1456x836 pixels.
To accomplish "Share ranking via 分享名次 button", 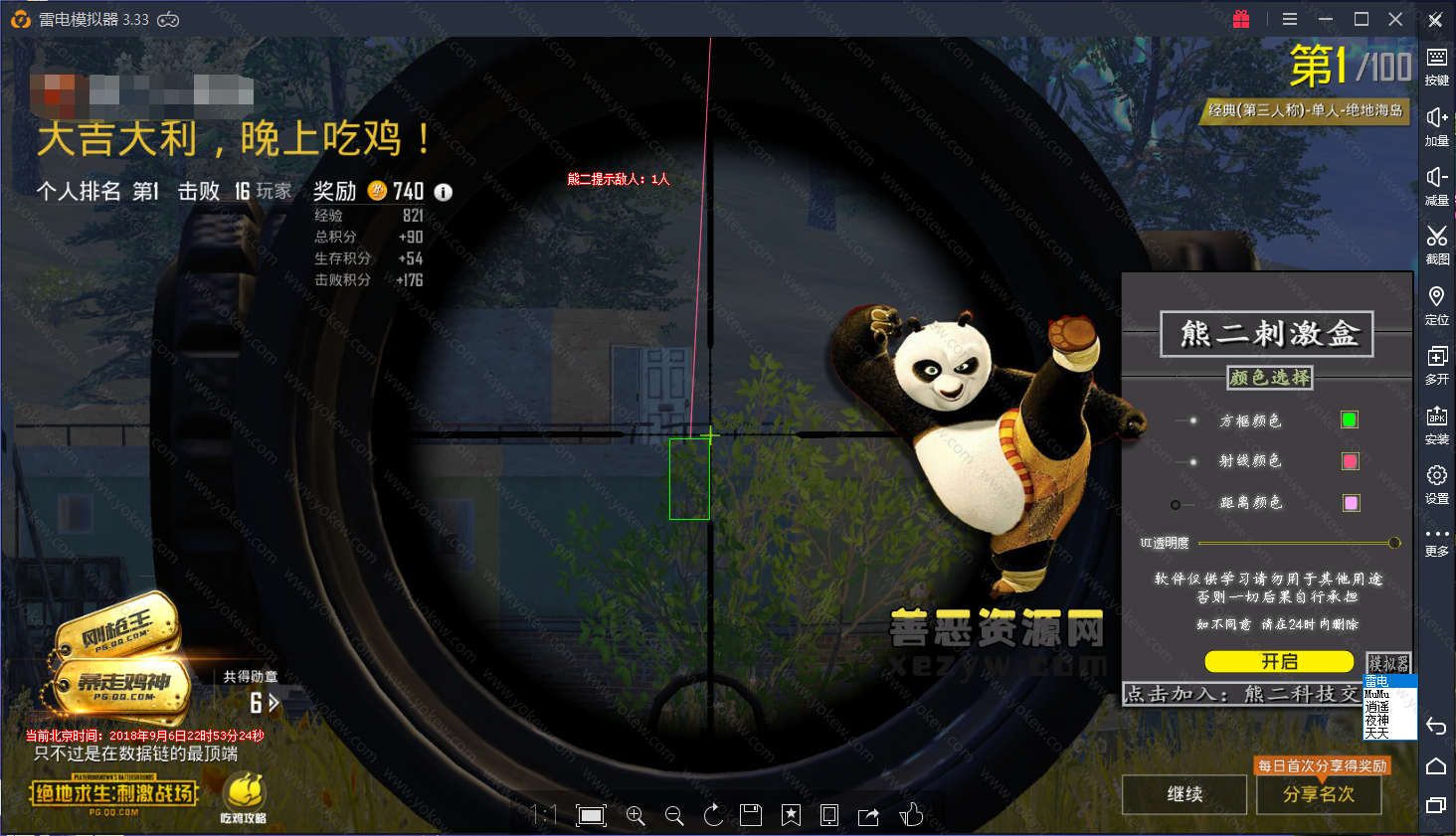I will coord(1318,794).
